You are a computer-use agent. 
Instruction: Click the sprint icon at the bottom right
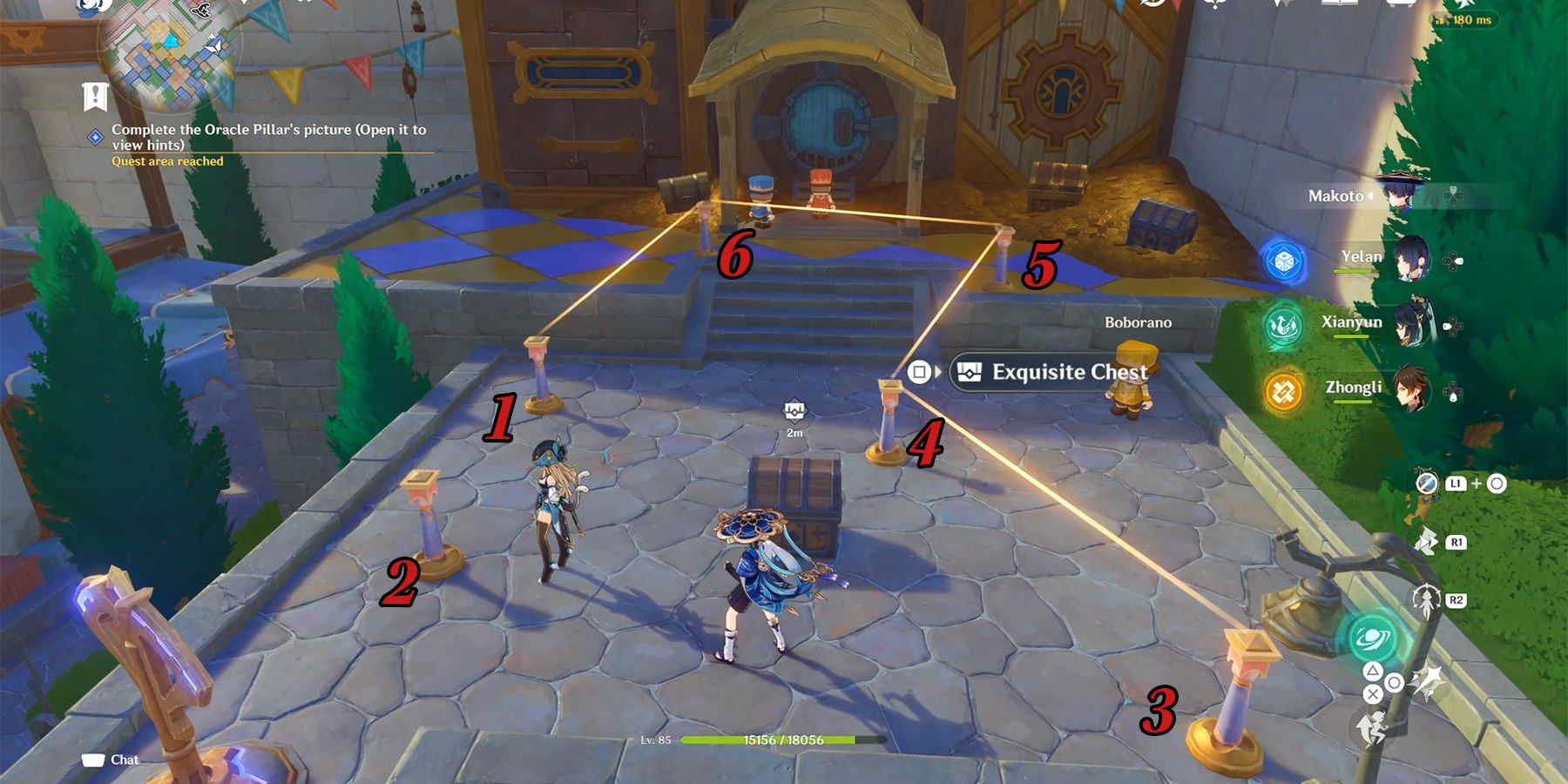click(1374, 727)
